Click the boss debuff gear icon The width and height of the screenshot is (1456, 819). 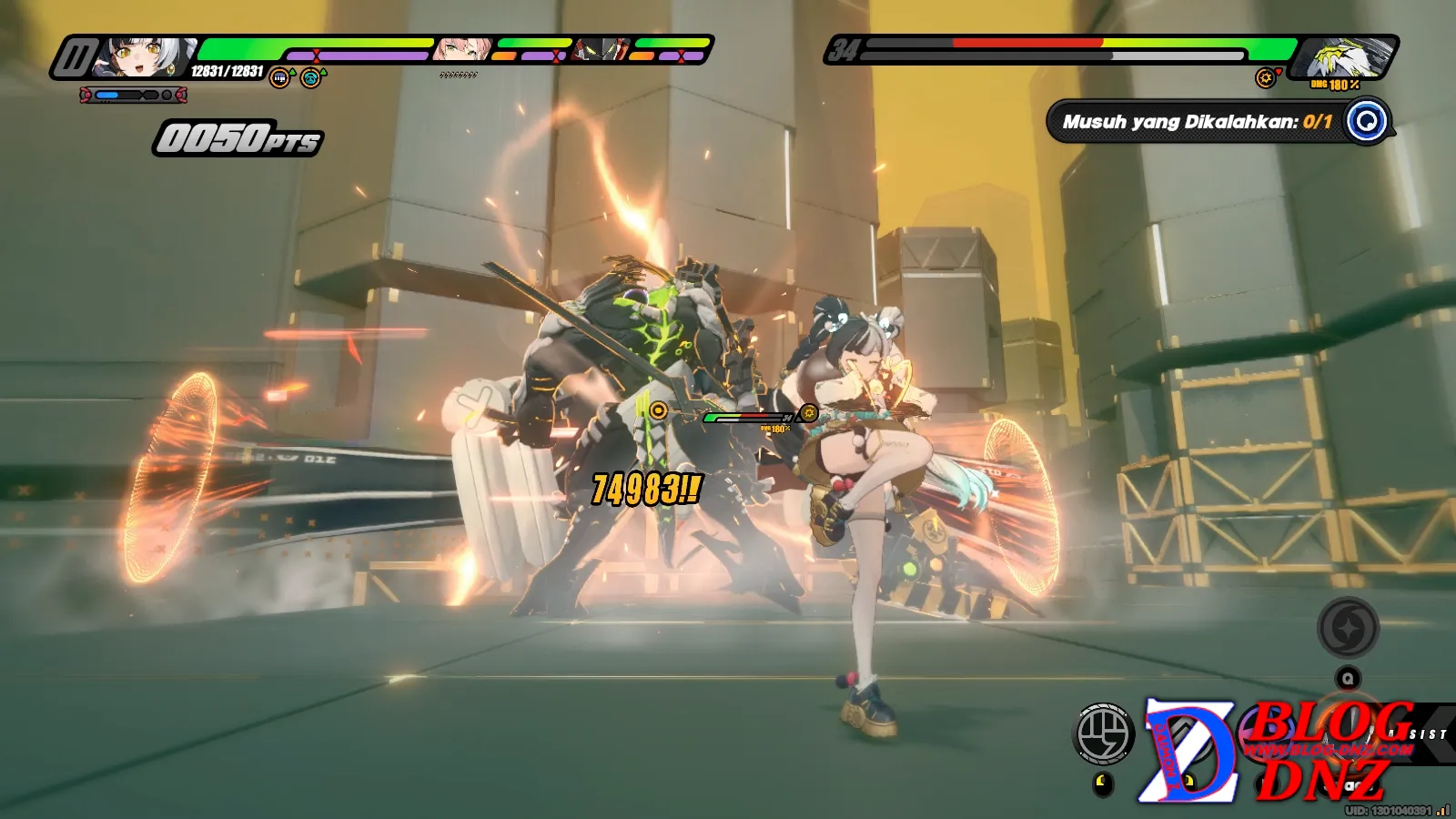point(1265,78)
